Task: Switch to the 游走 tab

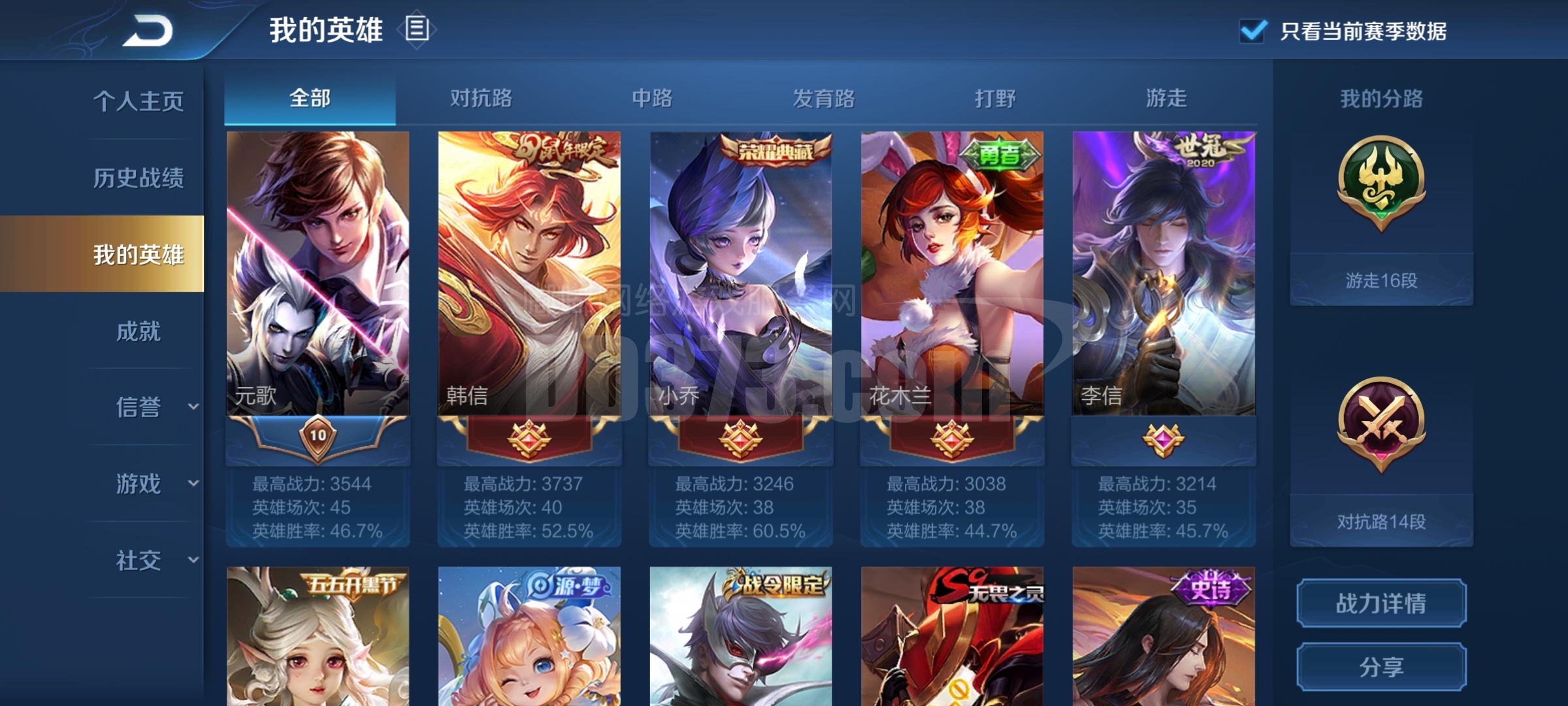Action: (1166, 99)
